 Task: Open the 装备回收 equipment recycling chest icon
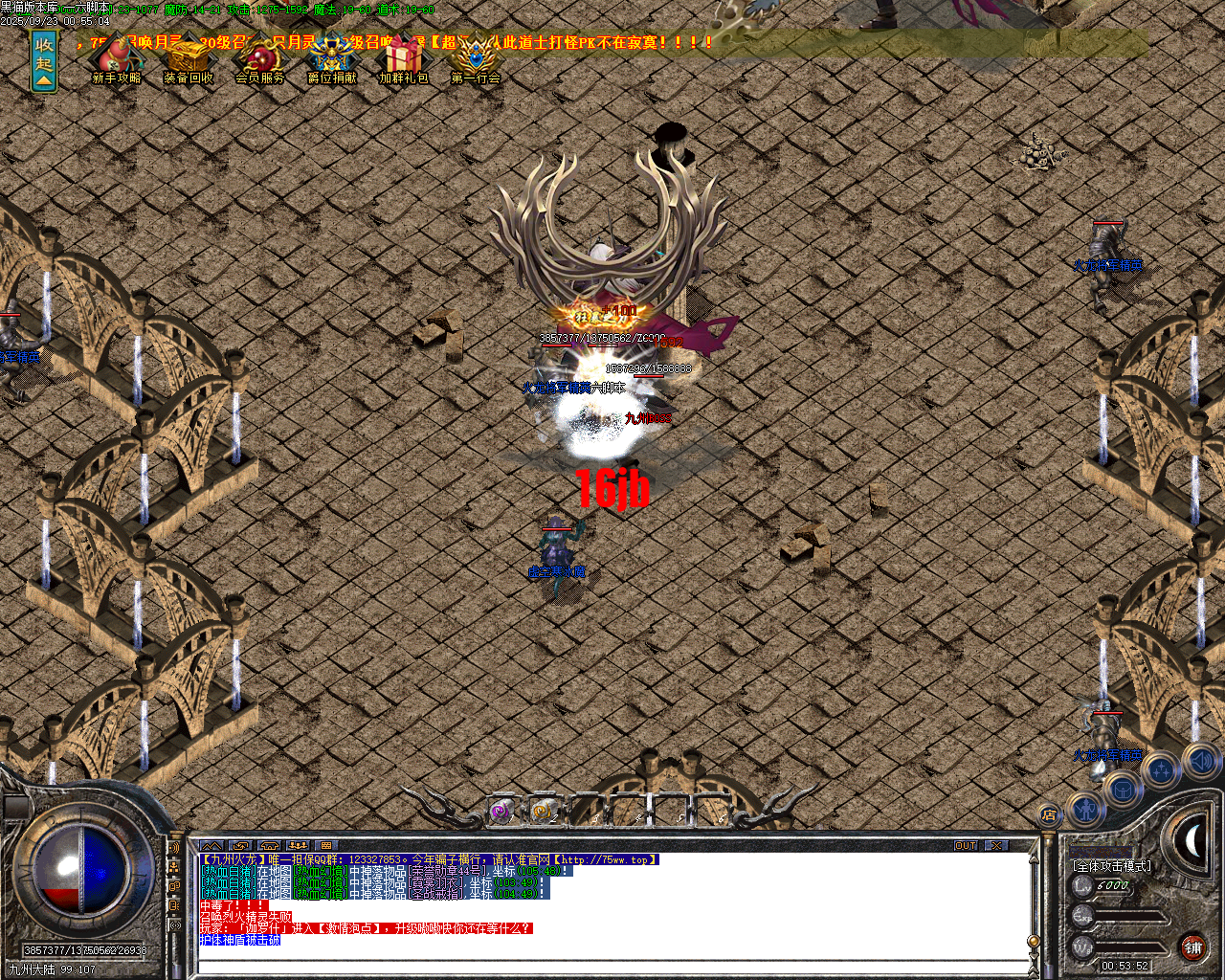click(x=189, y=59)
